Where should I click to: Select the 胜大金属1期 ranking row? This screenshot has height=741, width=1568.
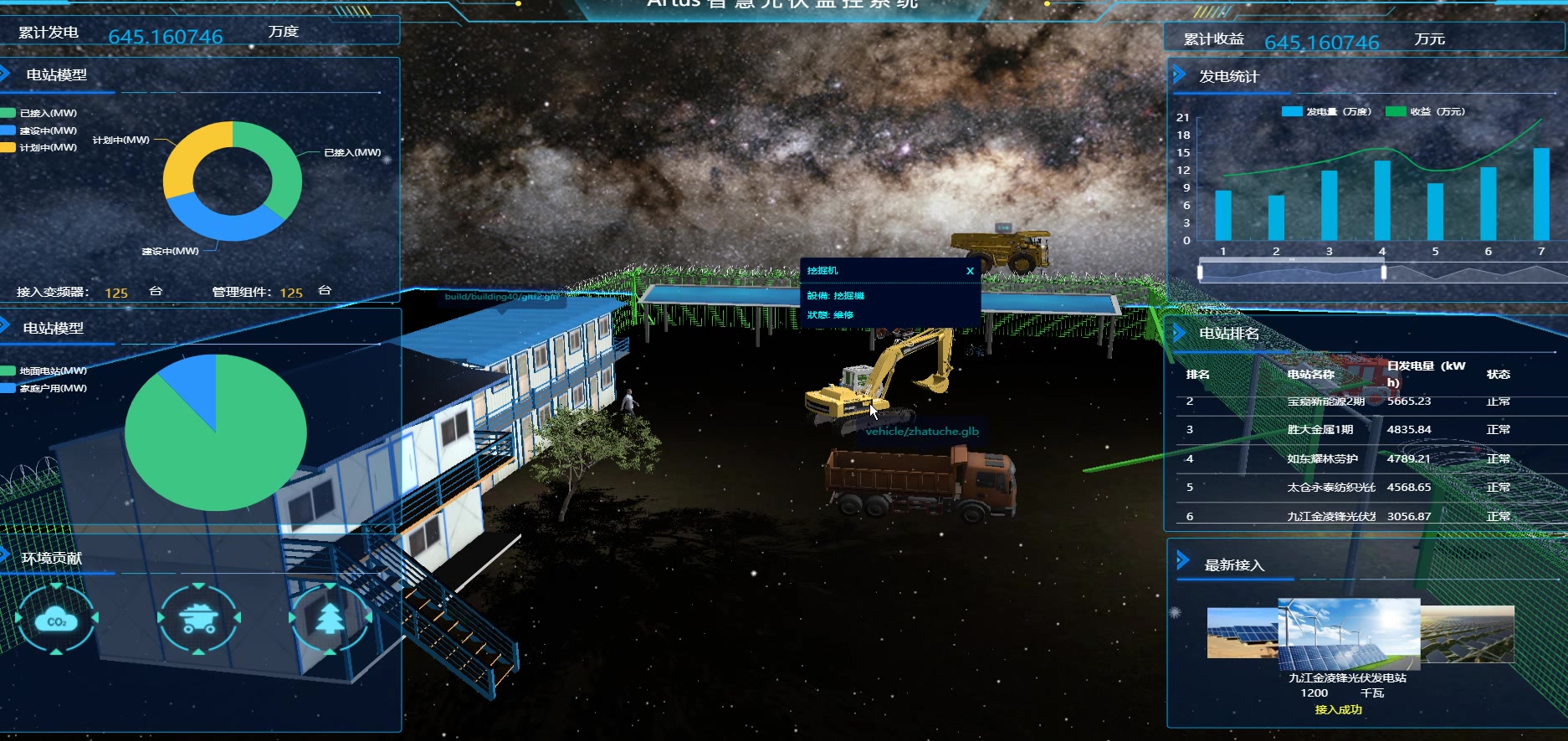click(1347, 430)
